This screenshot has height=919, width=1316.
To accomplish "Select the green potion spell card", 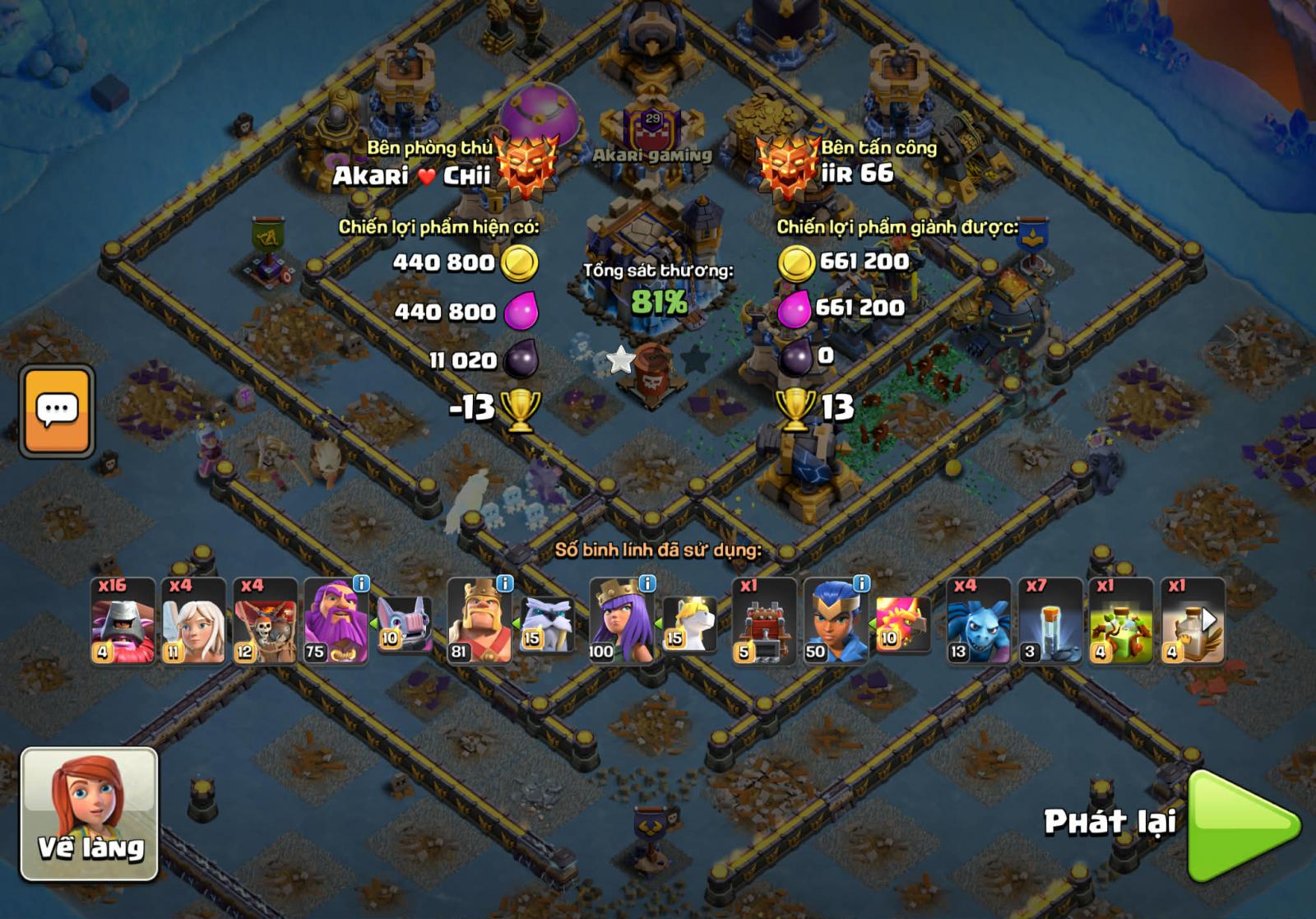I will tap(1121, 620).
